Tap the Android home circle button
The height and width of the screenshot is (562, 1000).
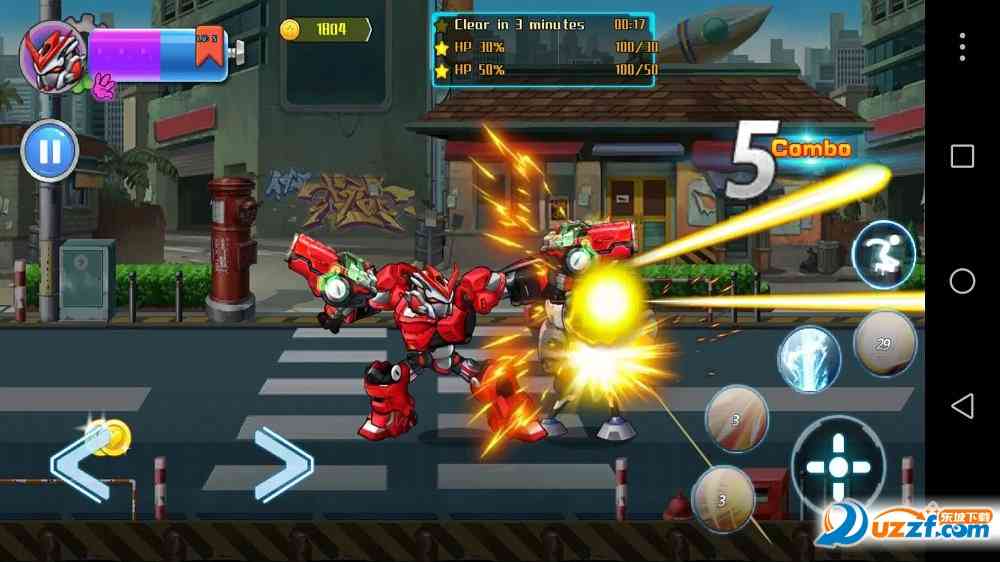[x=962, y=281]
